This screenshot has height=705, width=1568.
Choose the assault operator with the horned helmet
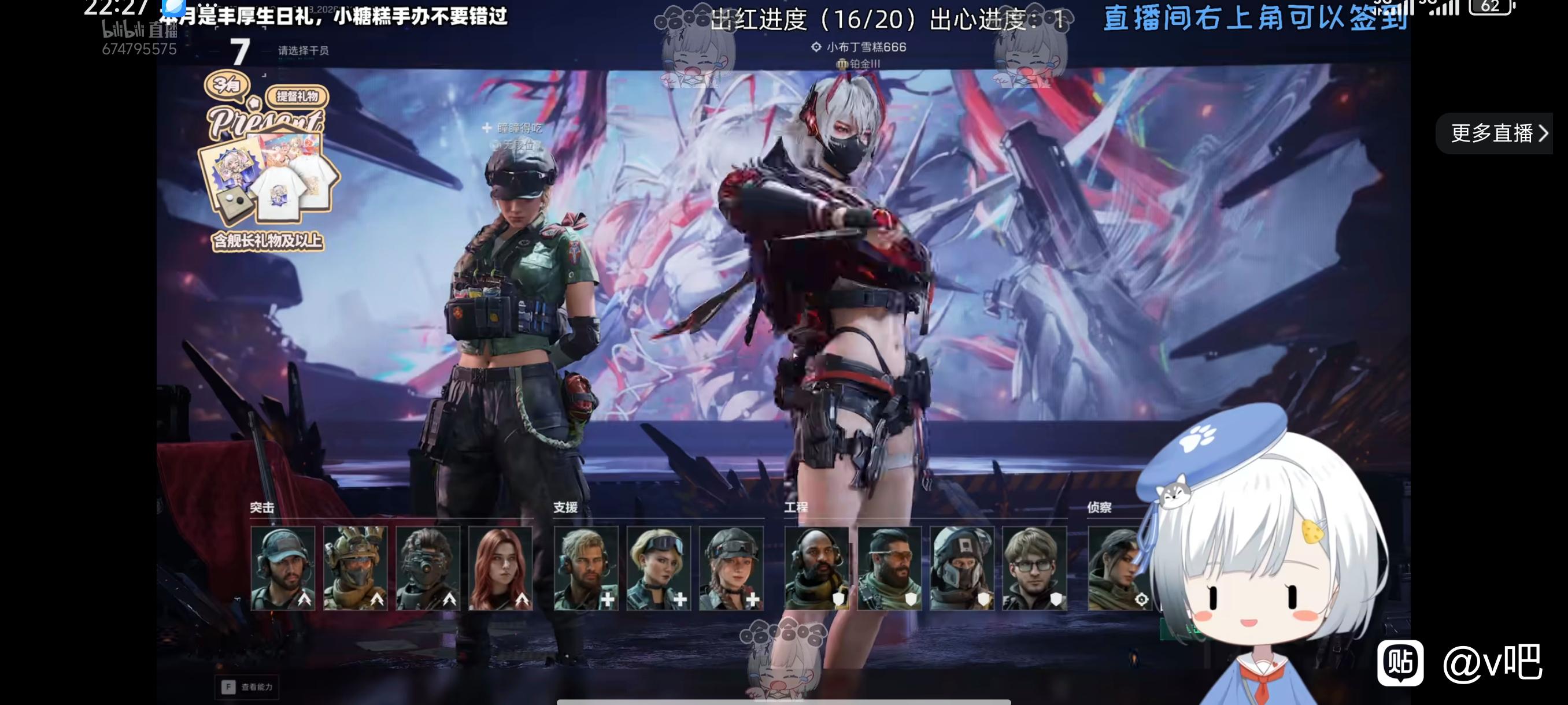point(356,568)
